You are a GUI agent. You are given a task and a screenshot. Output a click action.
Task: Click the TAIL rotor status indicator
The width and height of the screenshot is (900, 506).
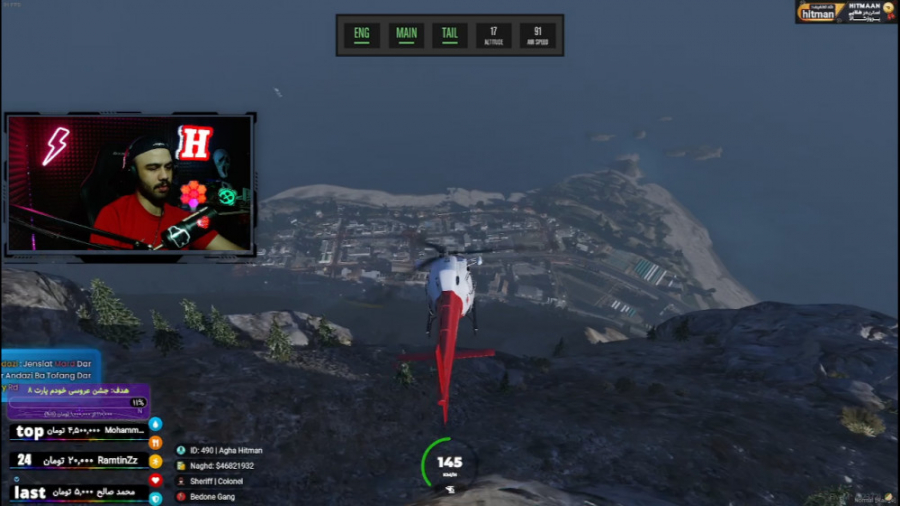450,35
